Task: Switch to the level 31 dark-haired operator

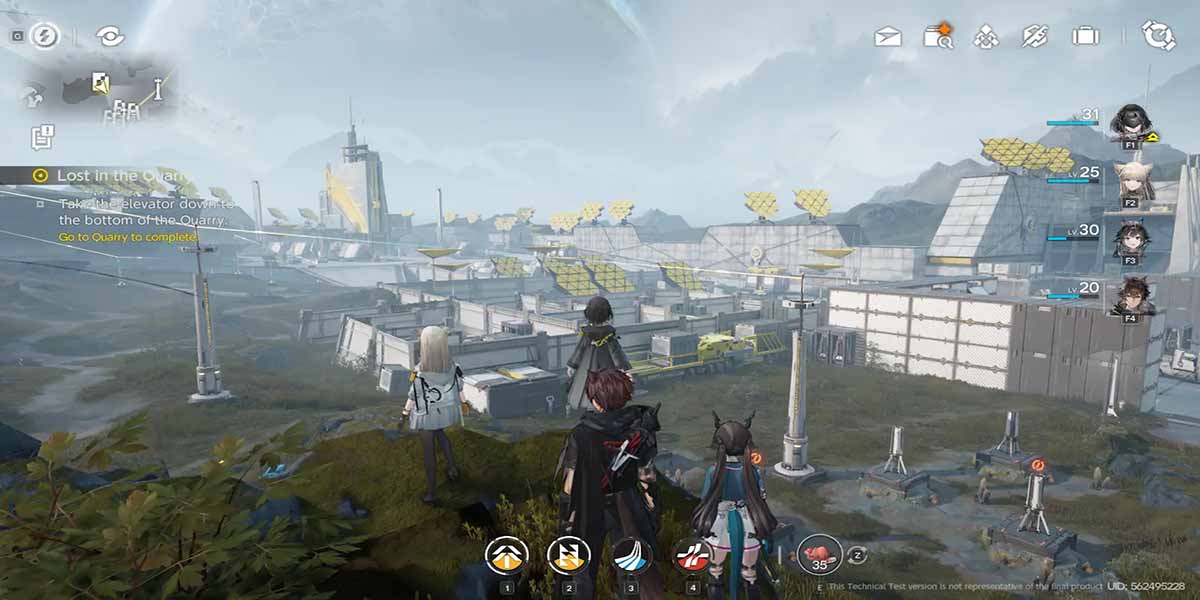Action: [x=1130, y=123]
